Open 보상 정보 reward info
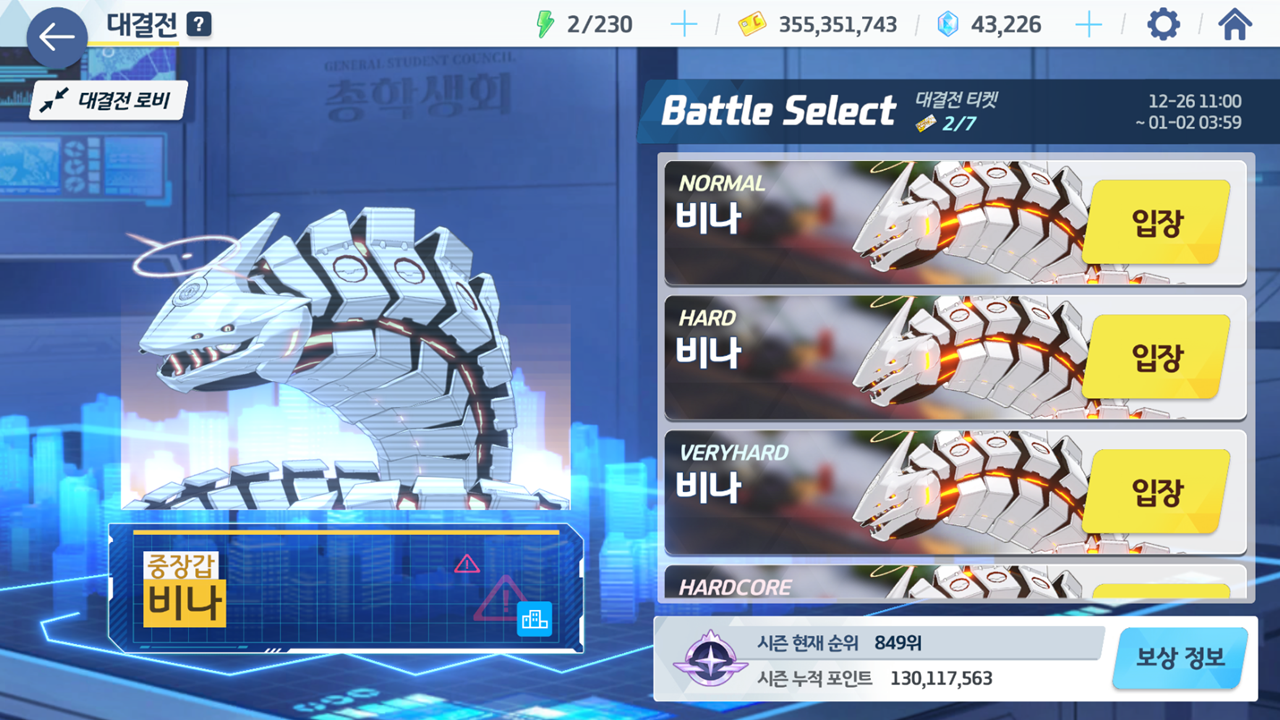This screenshot has width=1280, height=720. click(1180, 658)
